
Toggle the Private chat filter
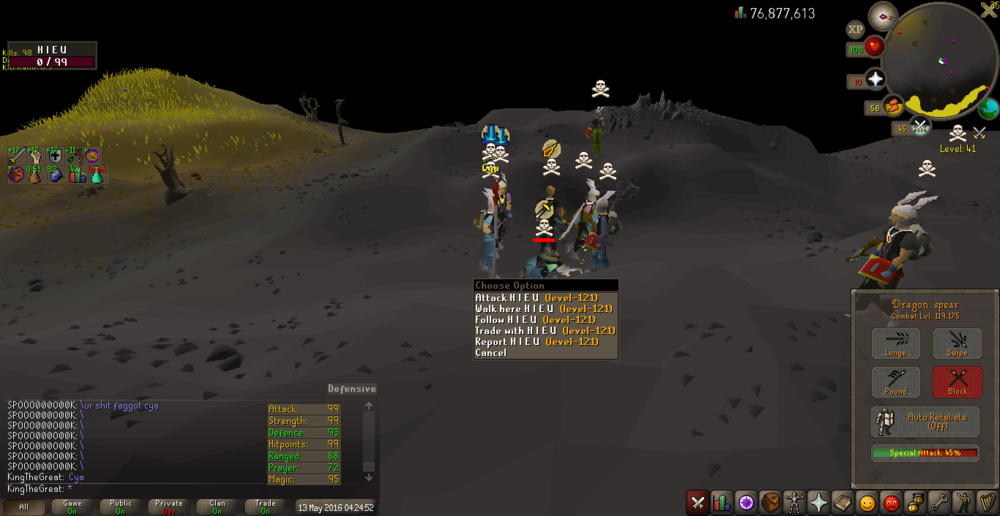click(168, 506)
